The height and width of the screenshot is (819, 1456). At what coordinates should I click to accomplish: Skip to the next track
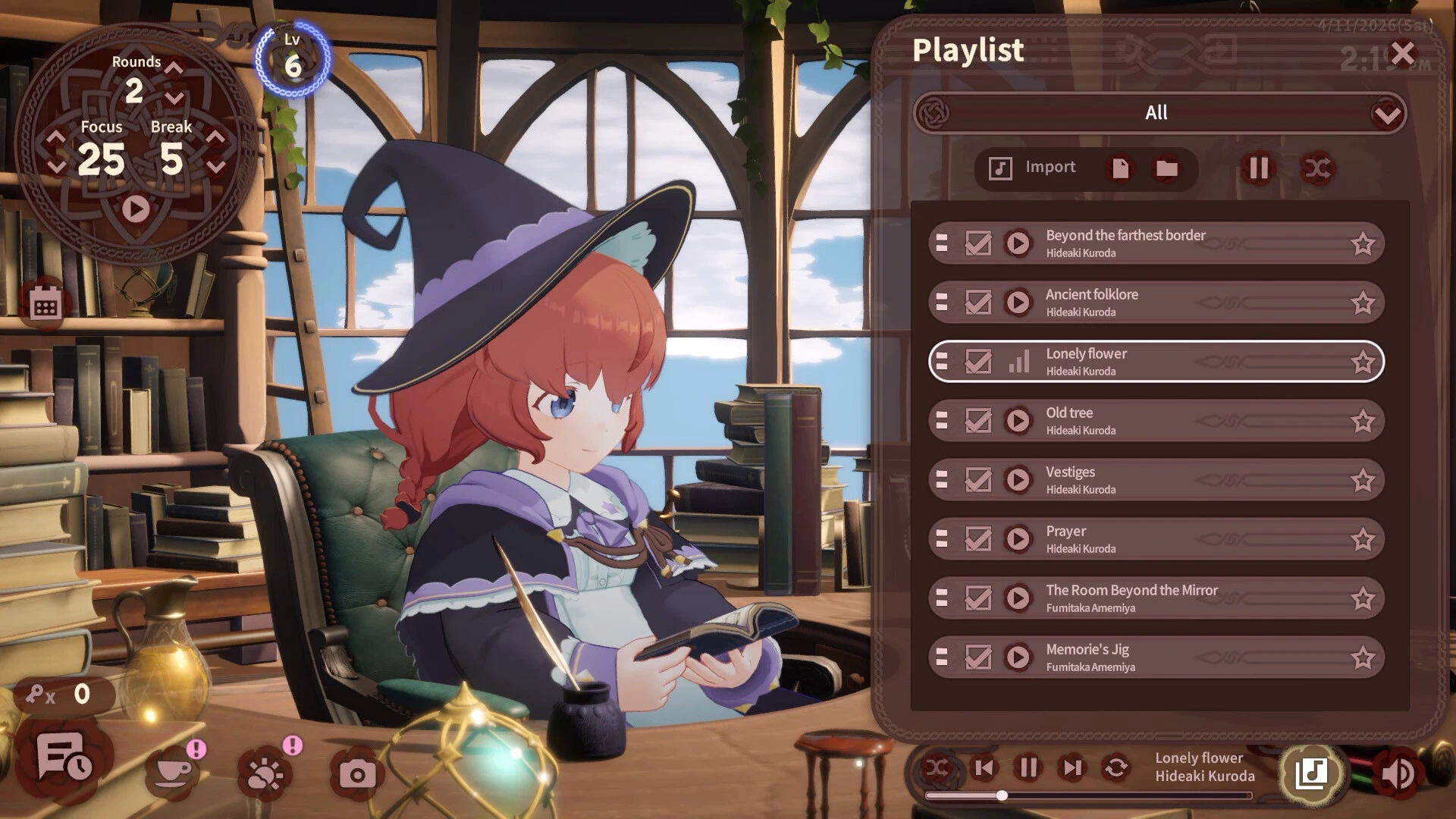pos(1072,768)
